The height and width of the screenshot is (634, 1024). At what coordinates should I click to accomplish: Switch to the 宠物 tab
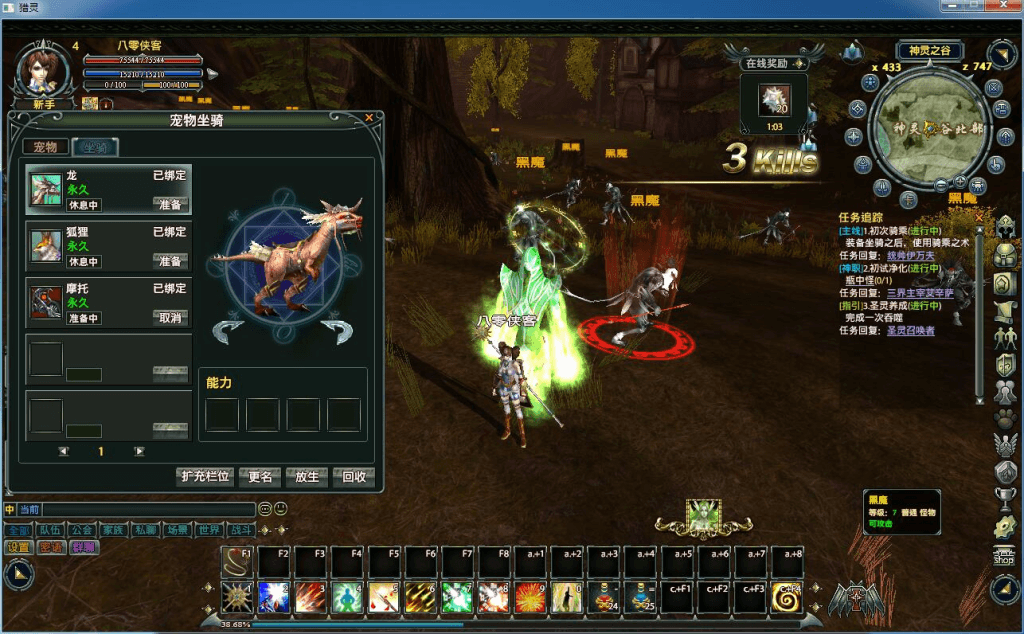point(46,147)
